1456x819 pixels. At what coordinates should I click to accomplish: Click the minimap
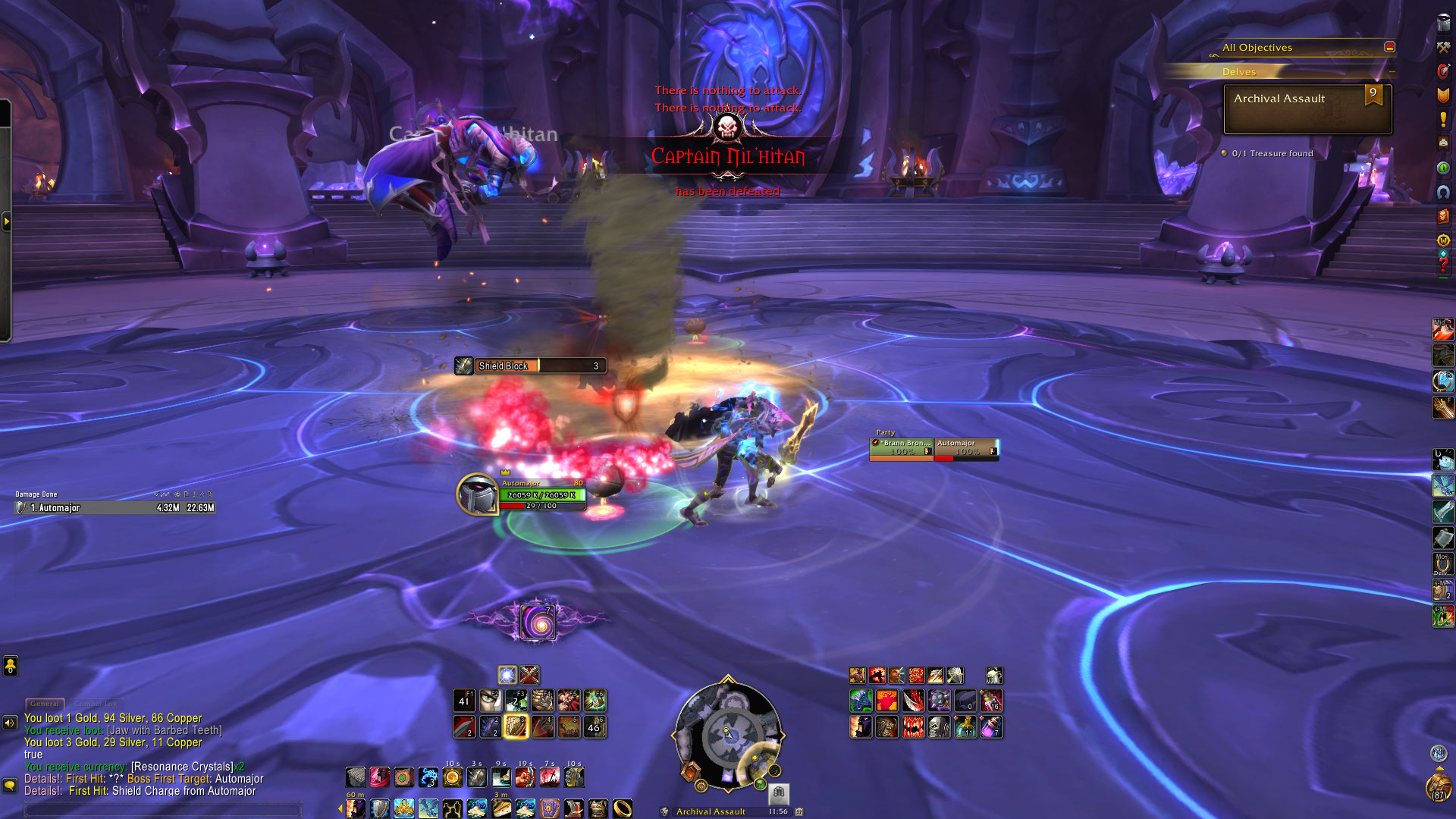coord(728,736)
